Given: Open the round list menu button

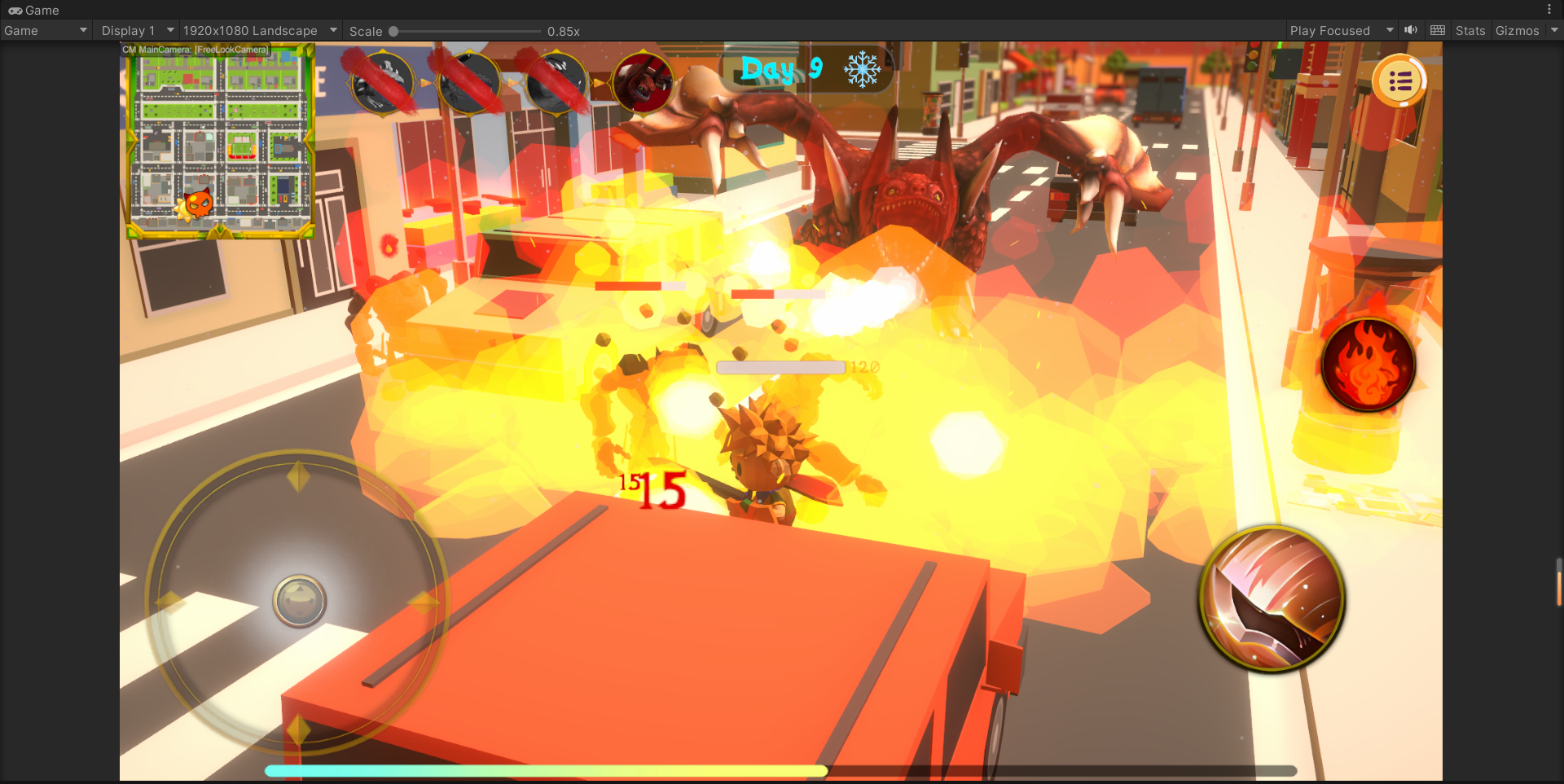Looking at the screenshot, I should (x=1399, y=81).
